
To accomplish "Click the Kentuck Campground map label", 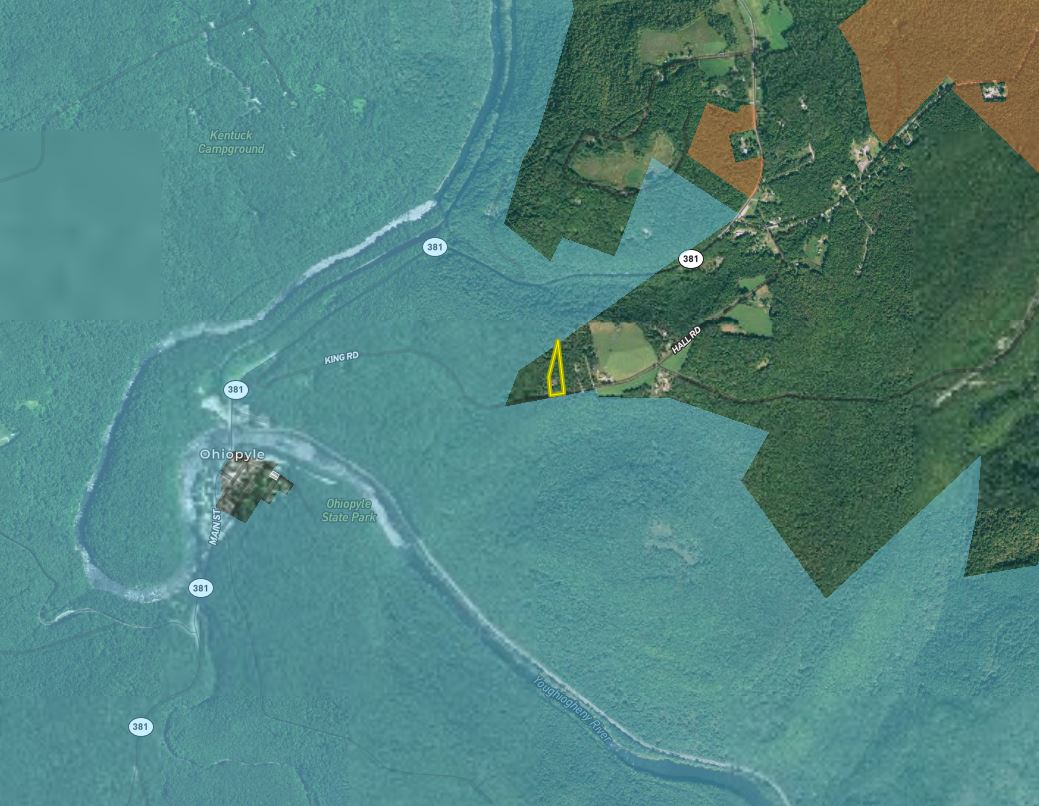I will (231, 142).
